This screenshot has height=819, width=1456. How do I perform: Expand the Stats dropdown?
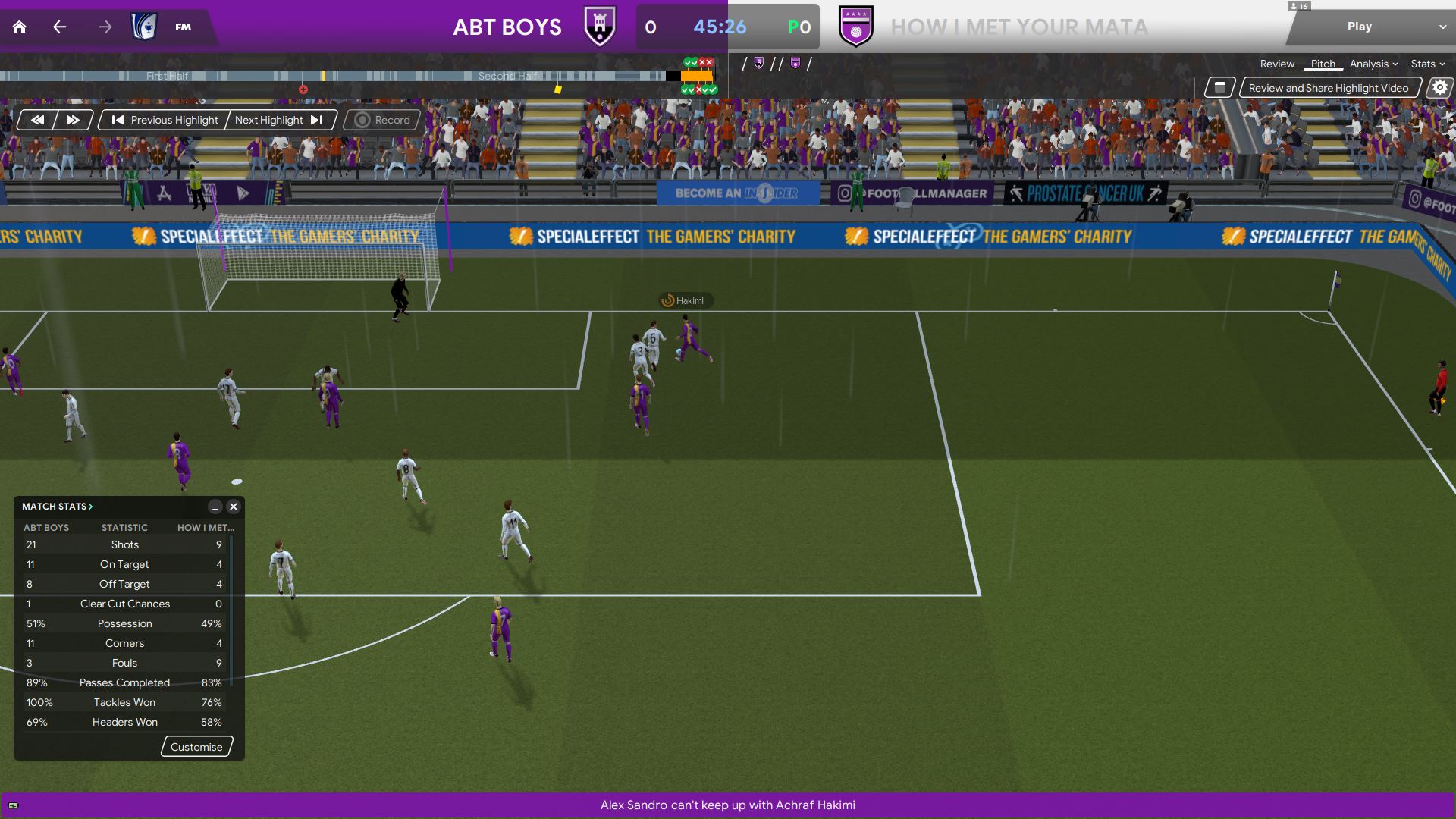point(1427,64)
